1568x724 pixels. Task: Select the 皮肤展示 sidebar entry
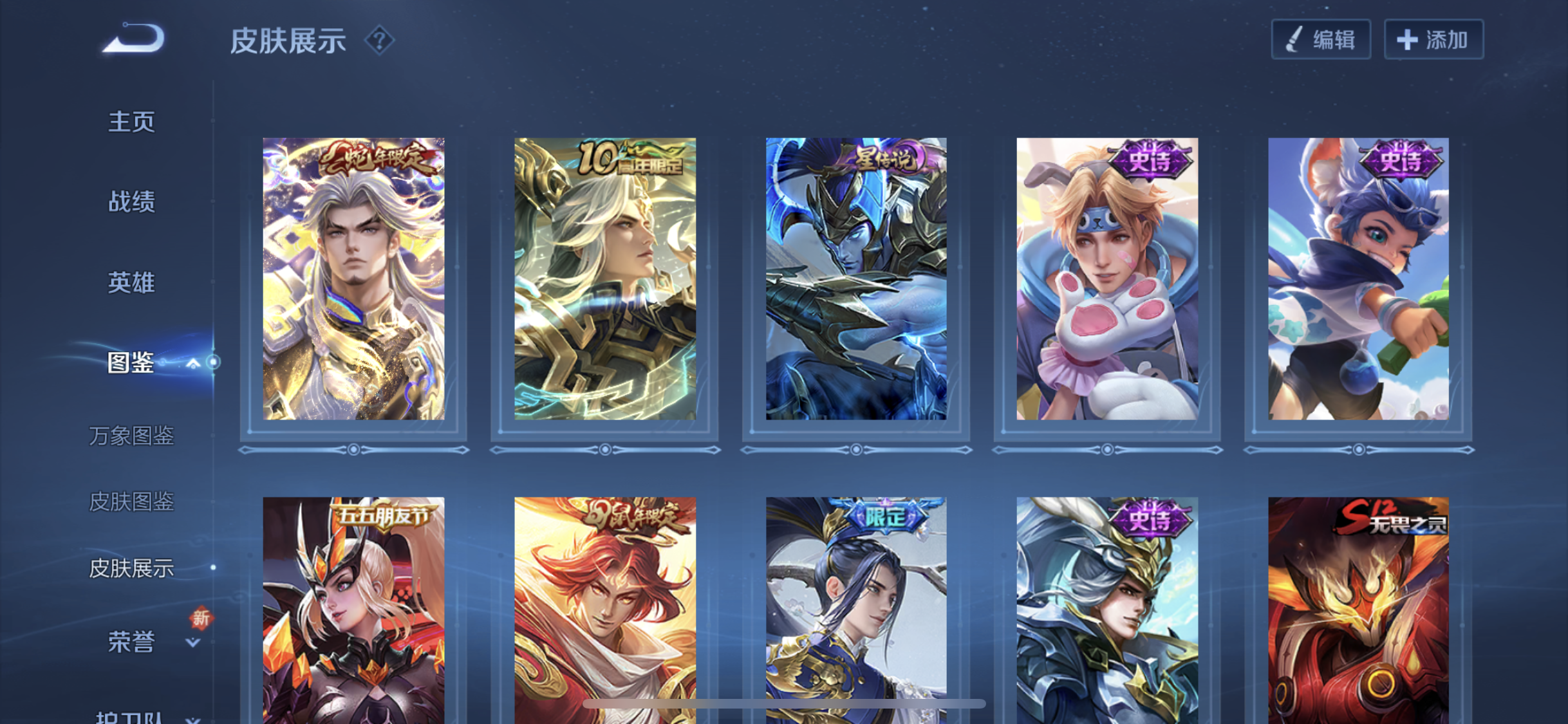tap(131, 568)
